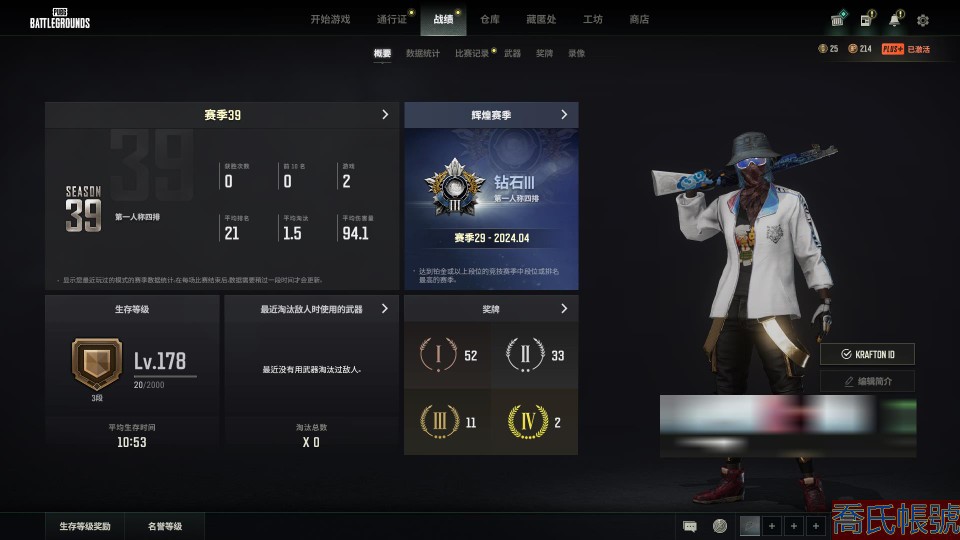Check notifications via the bell icon
This screenshot has width=960, height=540.
point(894,20)
